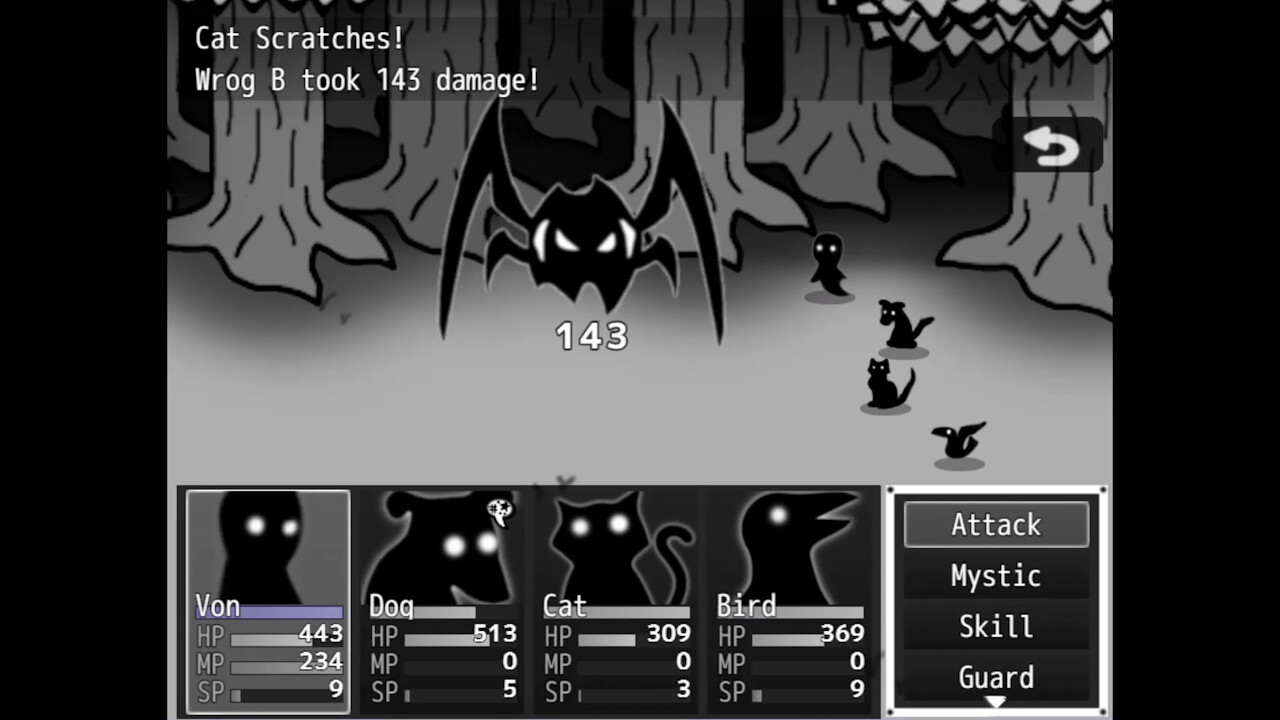Activate the Guard command
Viewport: 1280px width, 720px height.
tap(996, 677)
